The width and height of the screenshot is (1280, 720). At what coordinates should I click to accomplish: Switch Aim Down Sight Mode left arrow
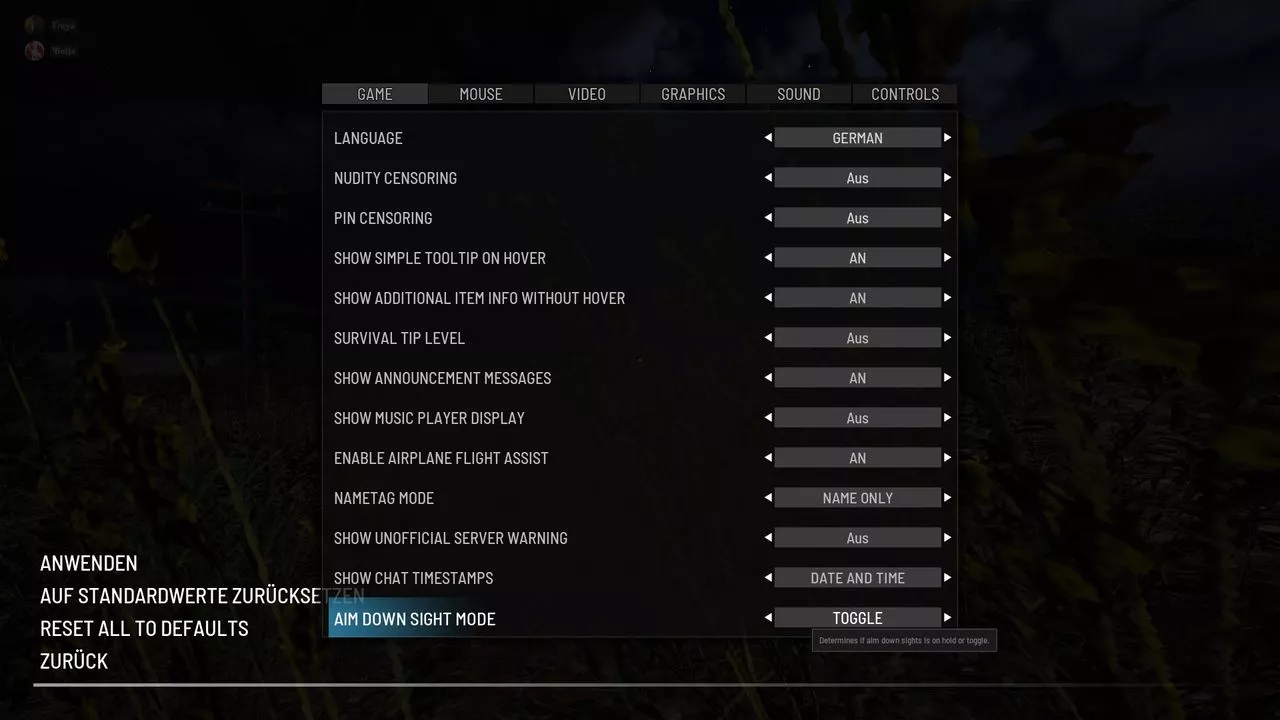click(768, 618)
